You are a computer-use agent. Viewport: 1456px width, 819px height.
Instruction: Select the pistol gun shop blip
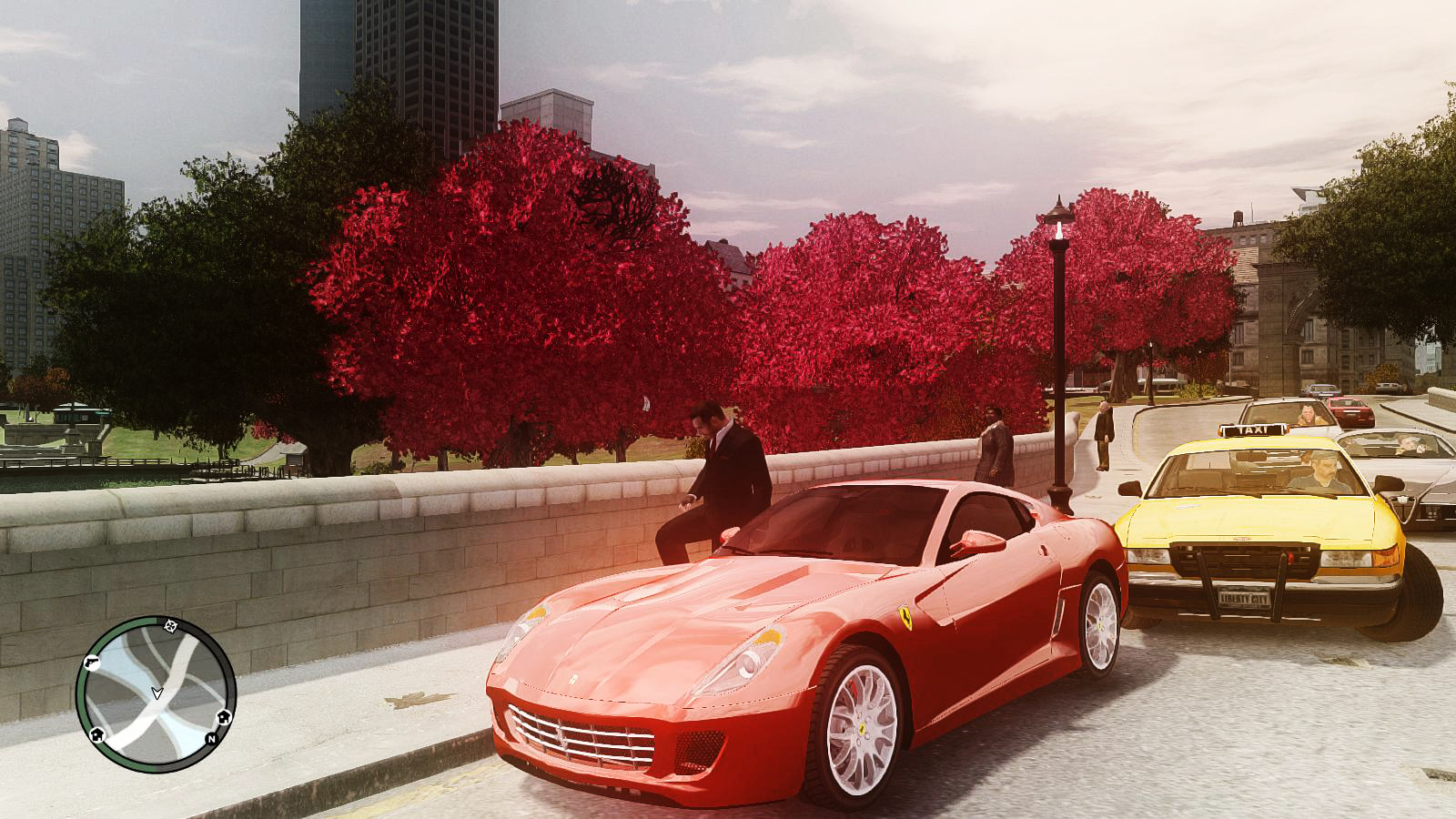pos(92,662)
